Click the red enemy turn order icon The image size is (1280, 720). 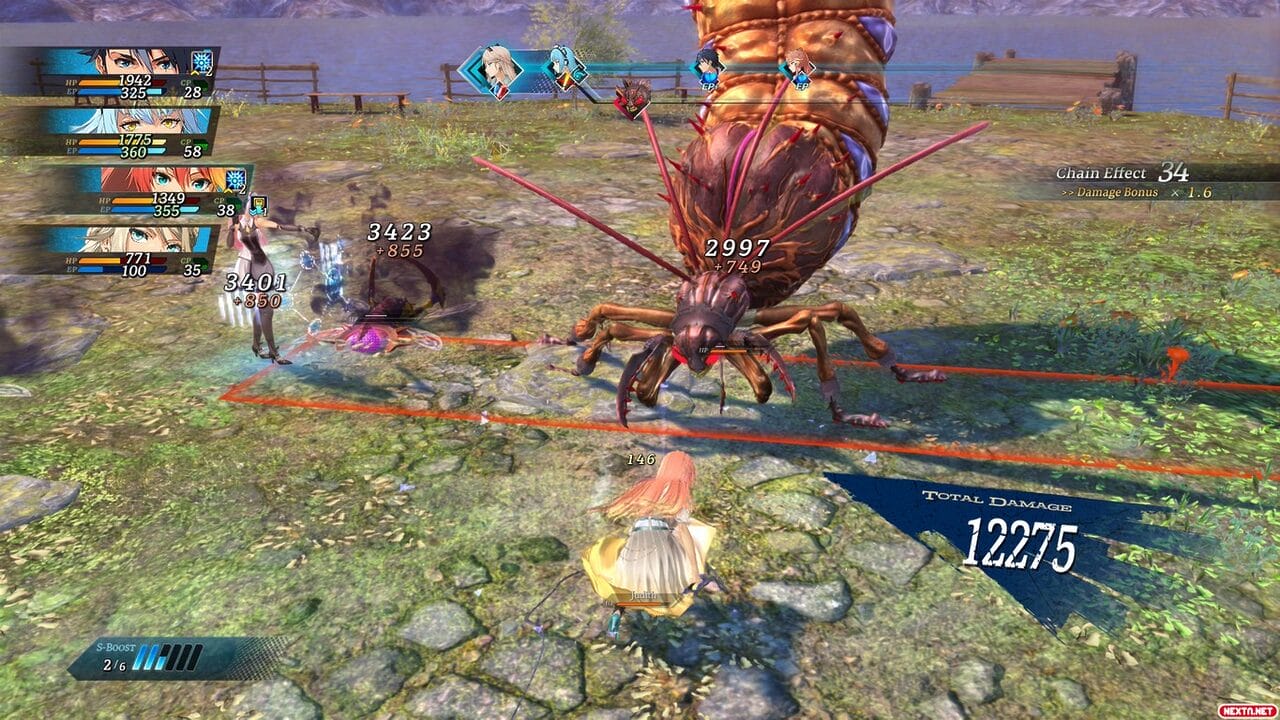[631, 98]
